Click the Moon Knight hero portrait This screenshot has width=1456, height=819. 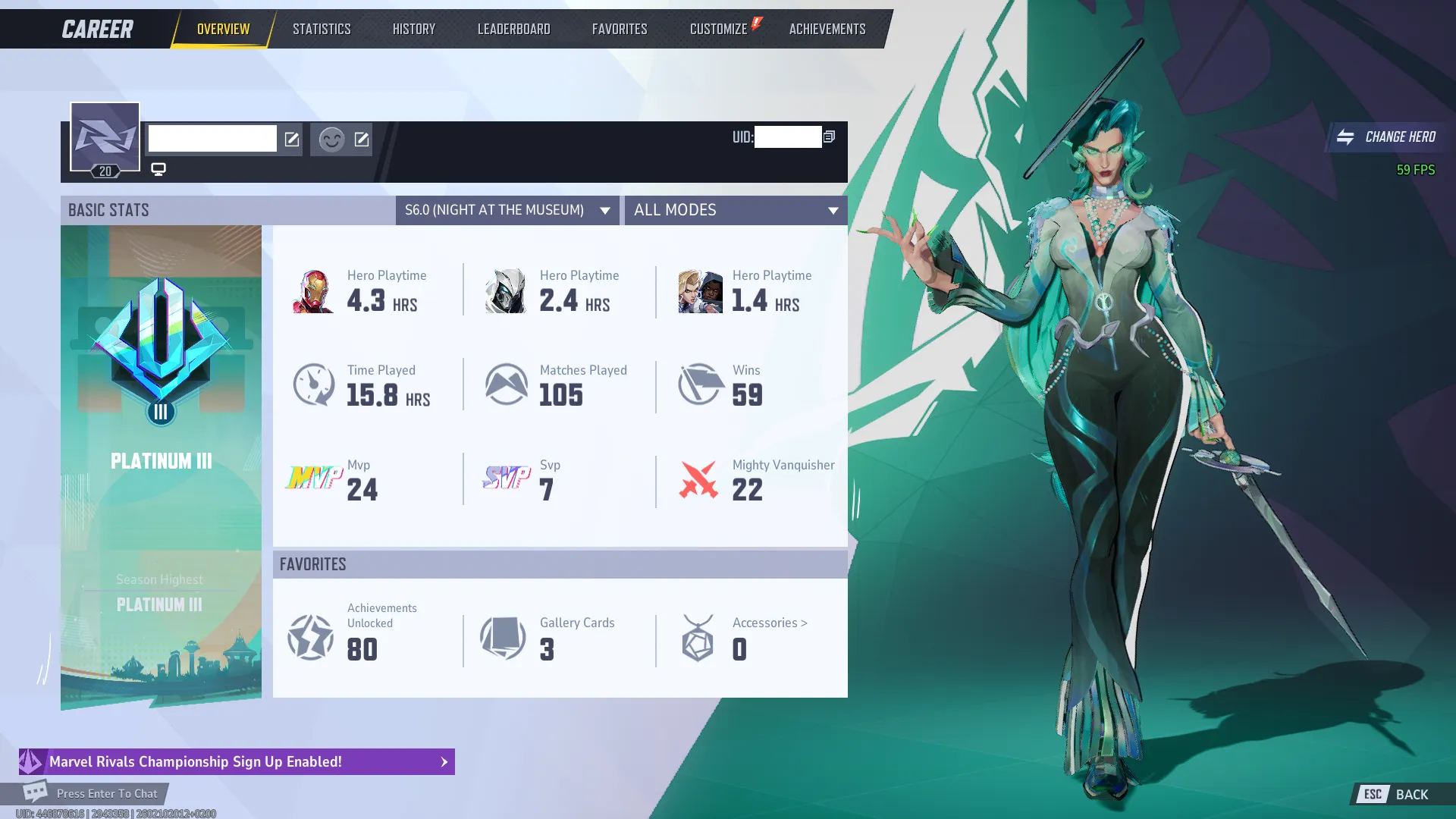505,291
